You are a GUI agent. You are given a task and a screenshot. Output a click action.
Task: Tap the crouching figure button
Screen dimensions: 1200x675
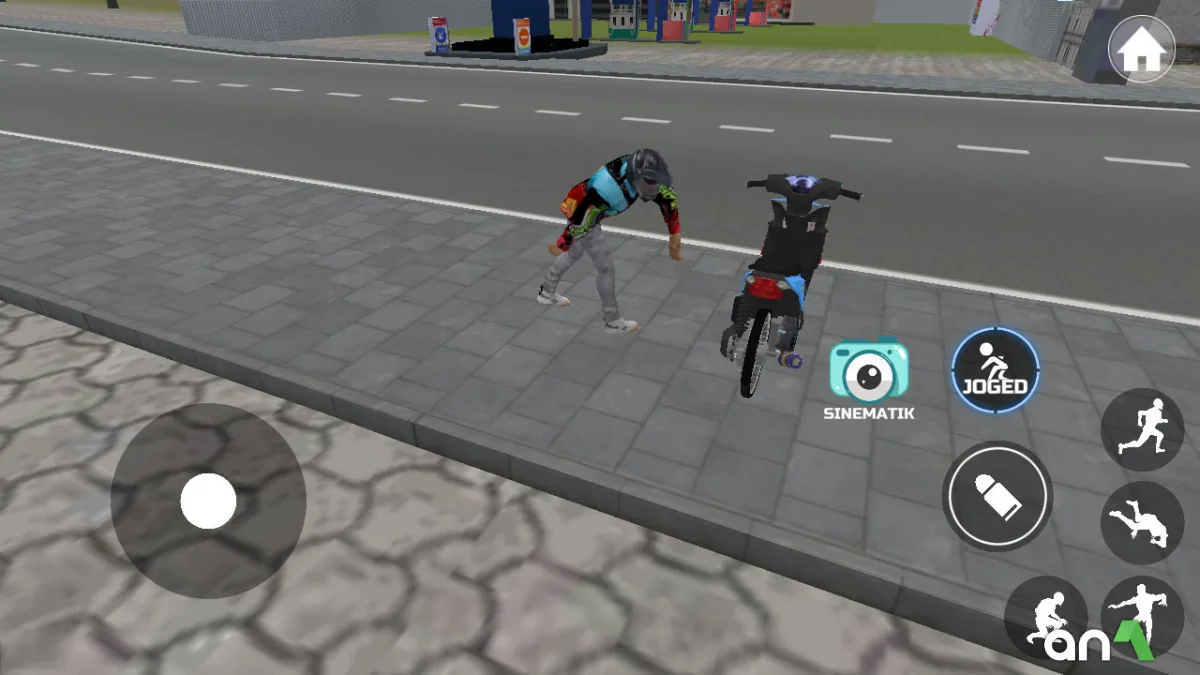point(1045,617)
